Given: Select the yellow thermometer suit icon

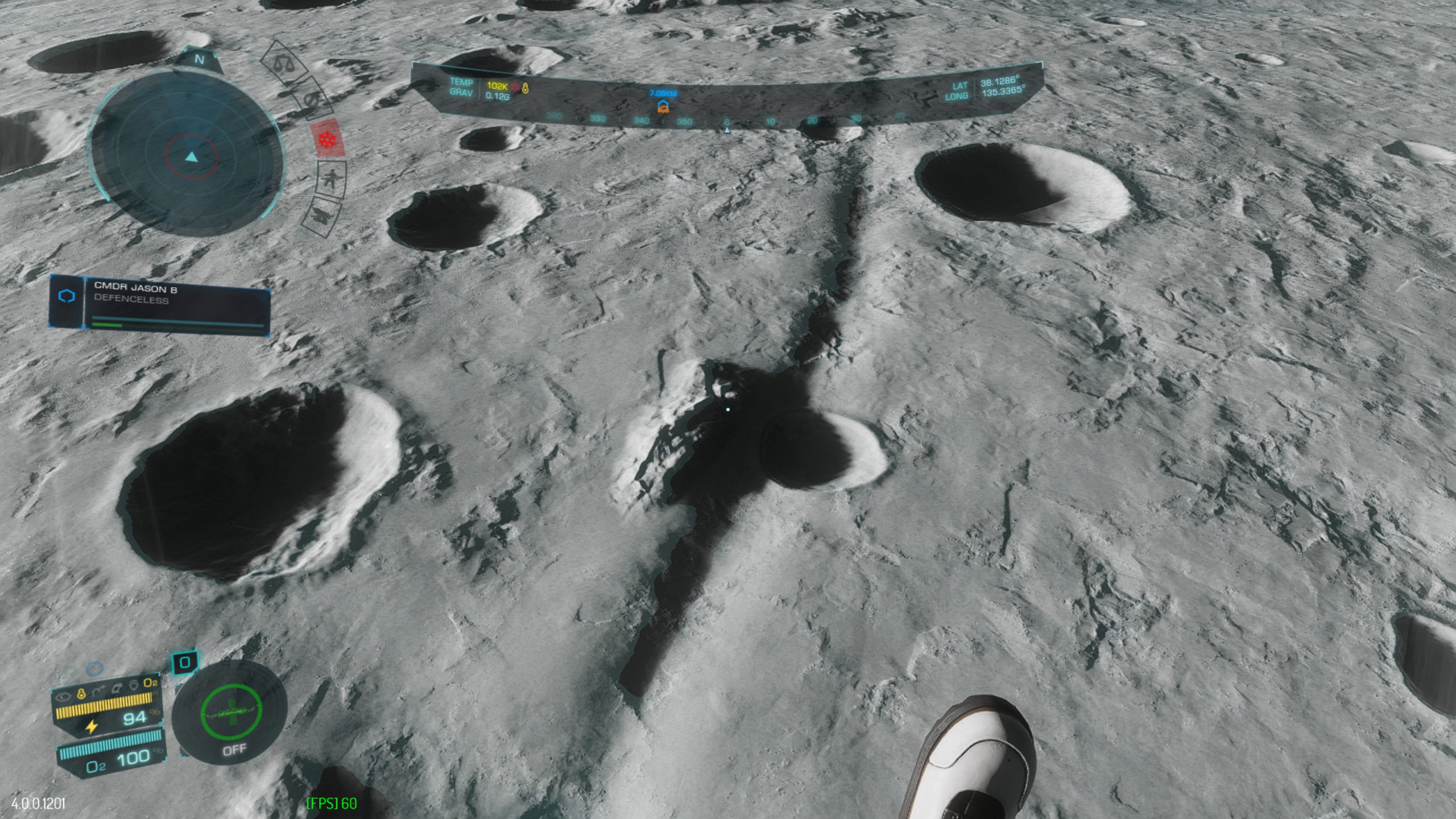Looking at the screenshot, I should pos(81,693).
